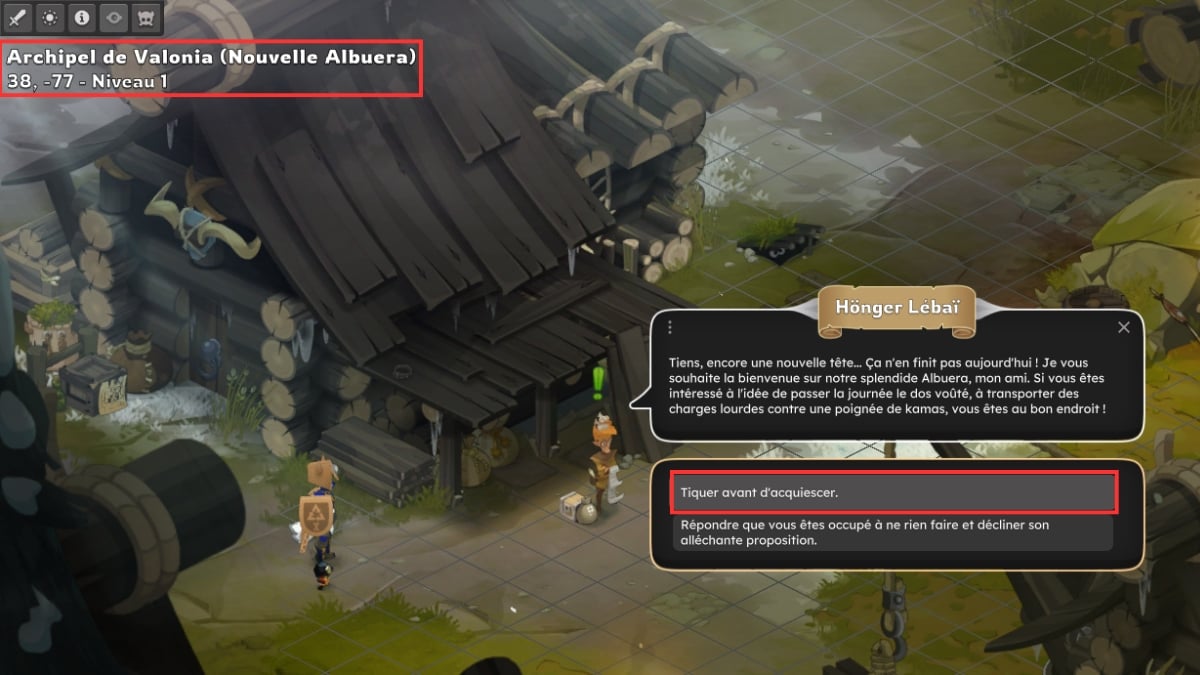
Task: Decline with the "Répondre que vous êtes occupé" reply
Action: [893, 532]
